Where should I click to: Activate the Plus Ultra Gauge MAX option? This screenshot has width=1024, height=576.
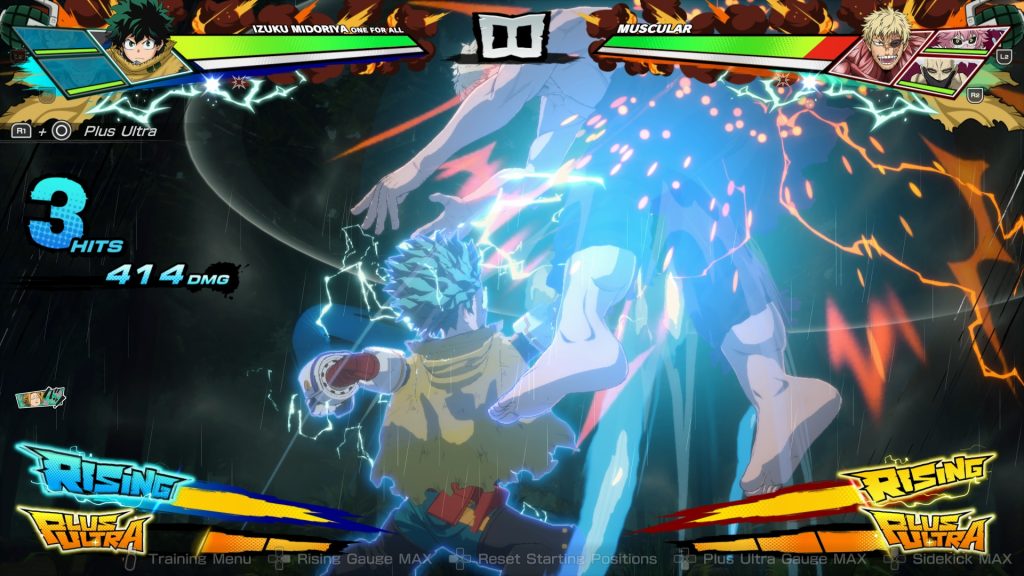784,559
